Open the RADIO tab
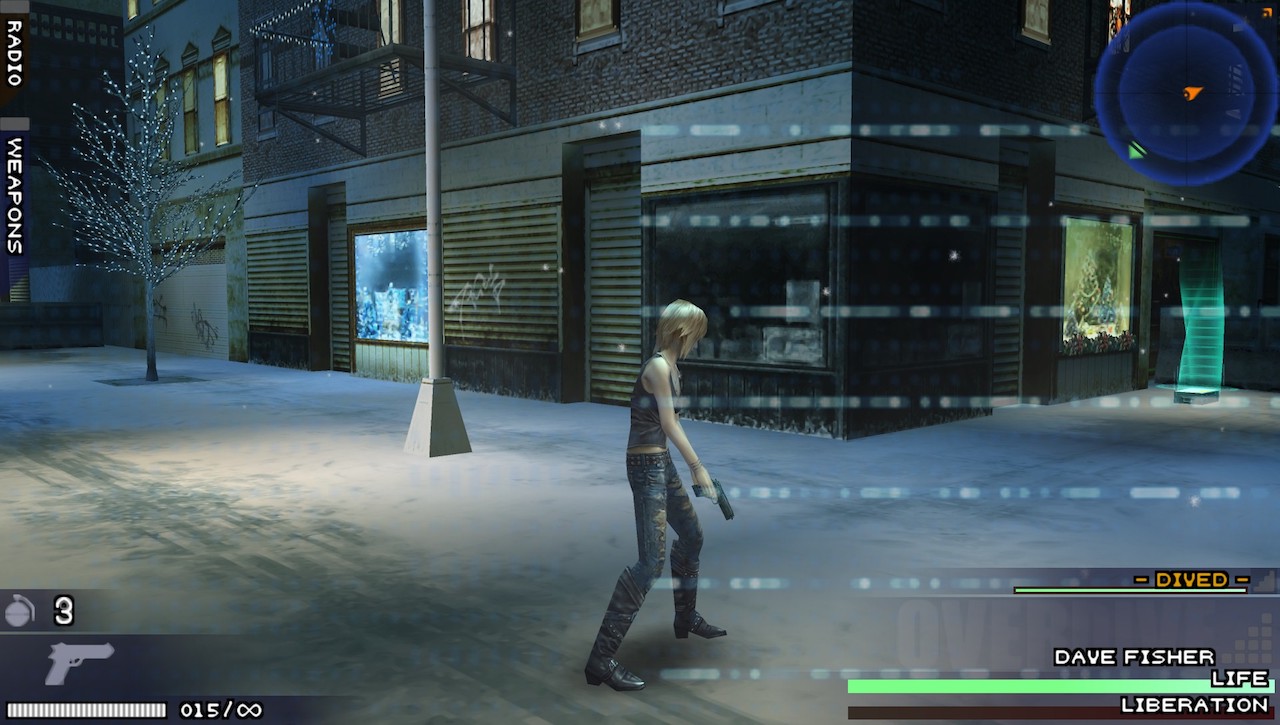The height and width of the screenshot is (725, 1280). (x=14, y=52)
